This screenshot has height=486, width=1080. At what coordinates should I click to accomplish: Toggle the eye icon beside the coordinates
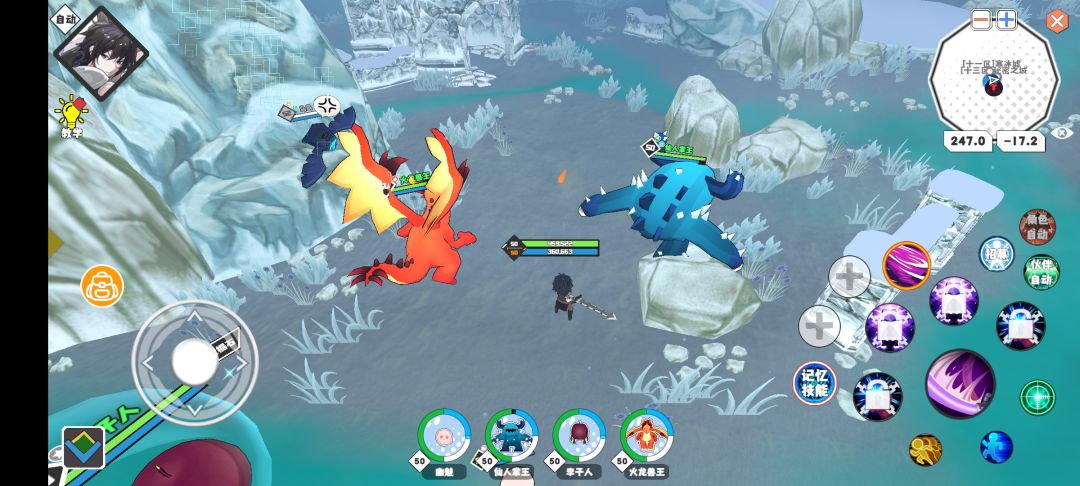[1062, 132]
